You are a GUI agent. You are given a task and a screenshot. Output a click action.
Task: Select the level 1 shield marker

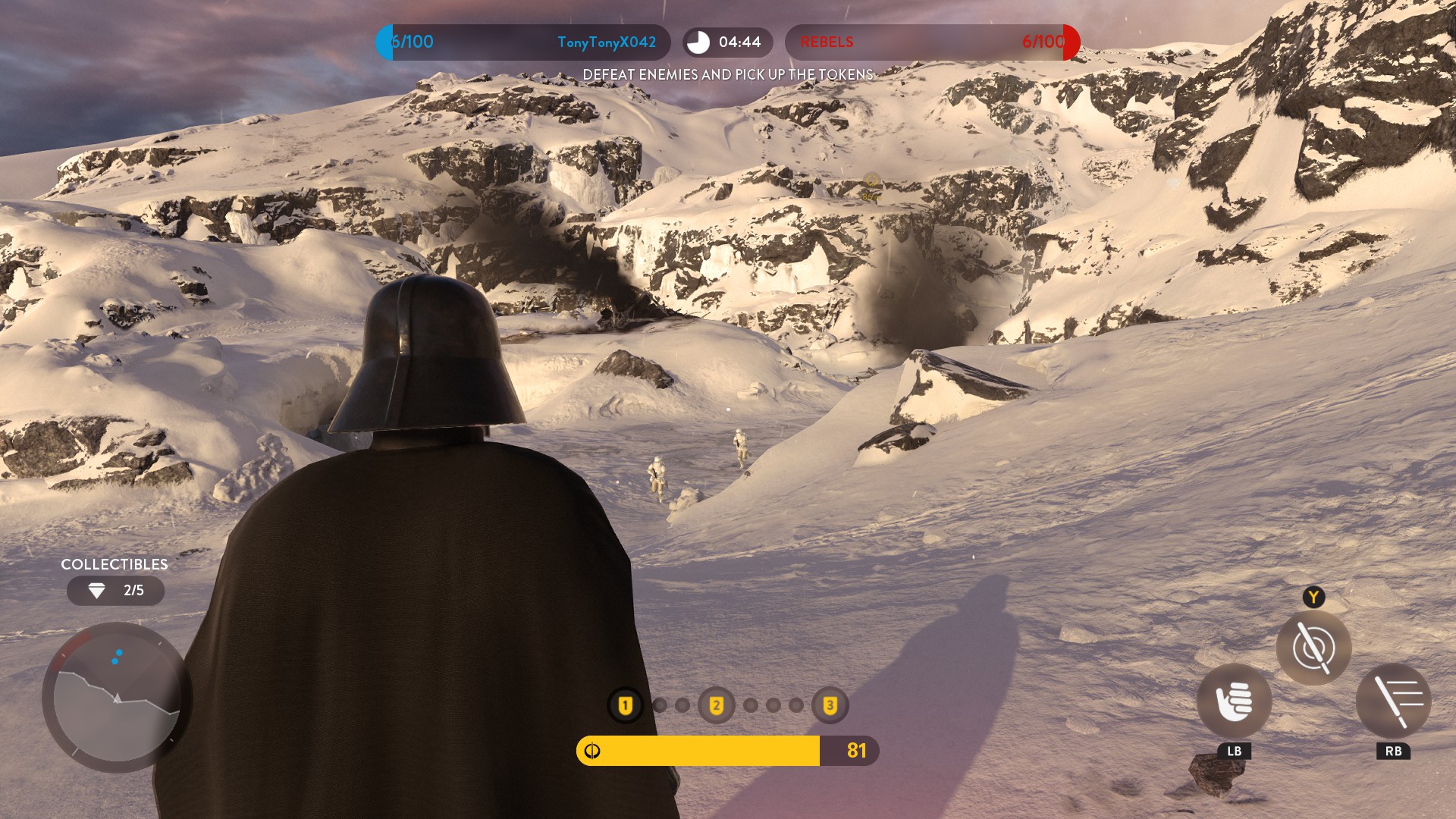pyautogui.click(x=626, y=706)
